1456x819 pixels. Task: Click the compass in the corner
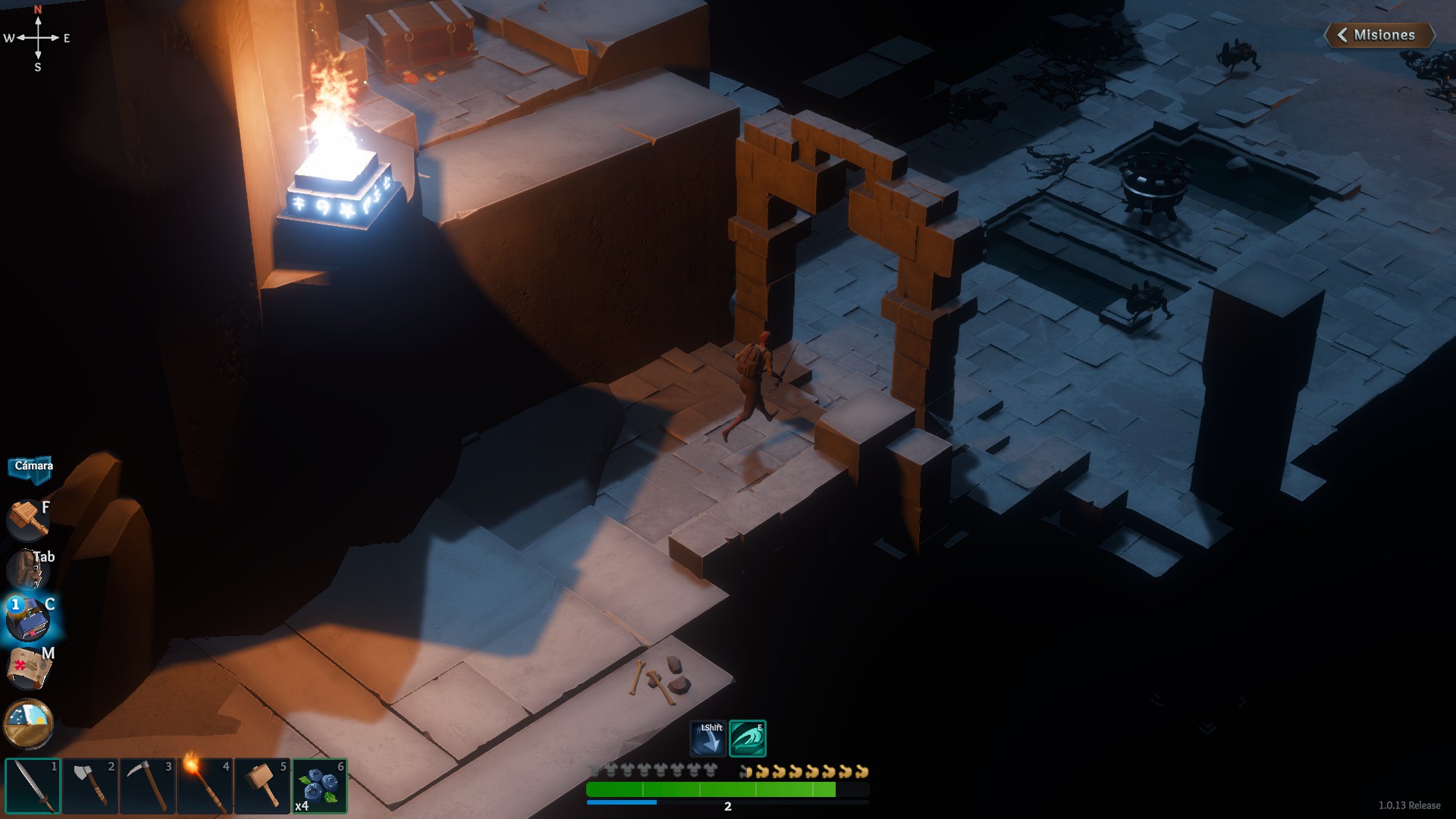pyautogui.click(x=38, y=38)
